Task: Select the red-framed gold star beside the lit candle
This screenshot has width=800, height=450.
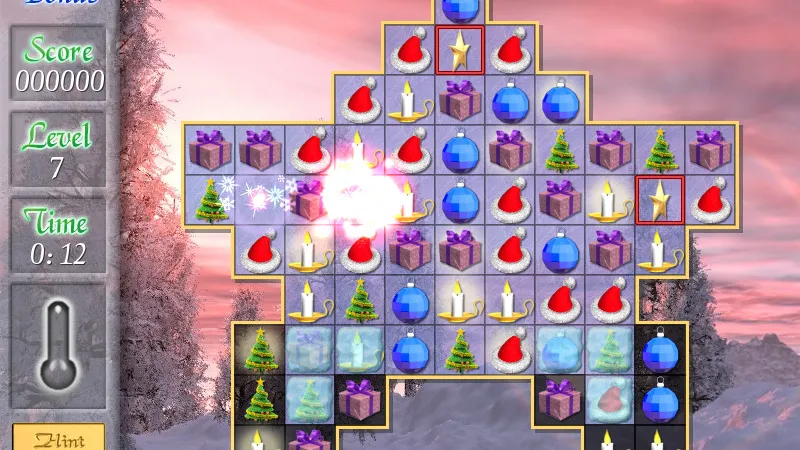Action: coord(660,200)
